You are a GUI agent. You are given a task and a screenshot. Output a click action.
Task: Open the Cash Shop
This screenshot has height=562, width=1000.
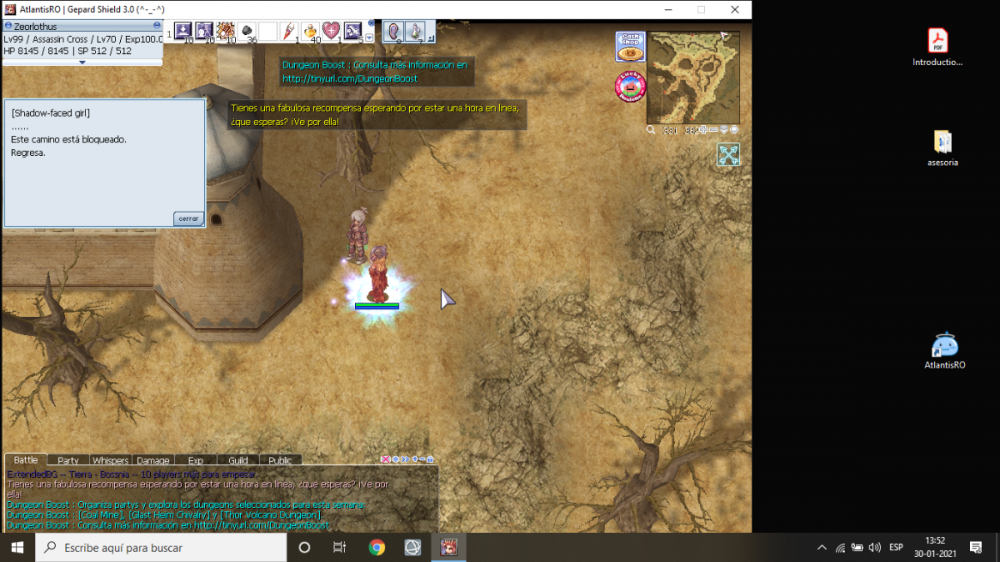630,46
